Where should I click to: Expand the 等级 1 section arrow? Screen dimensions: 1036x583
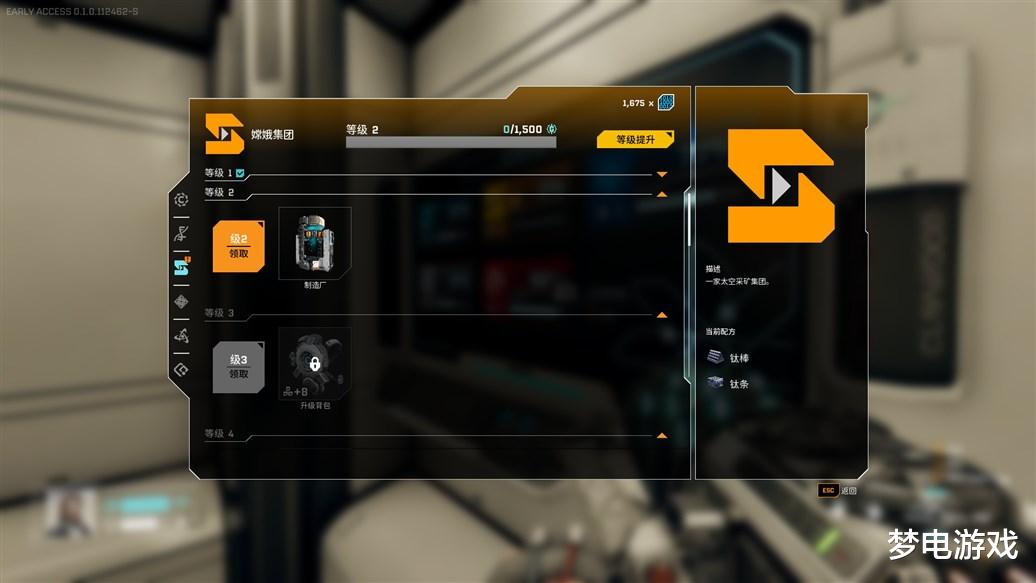[661, 174]
